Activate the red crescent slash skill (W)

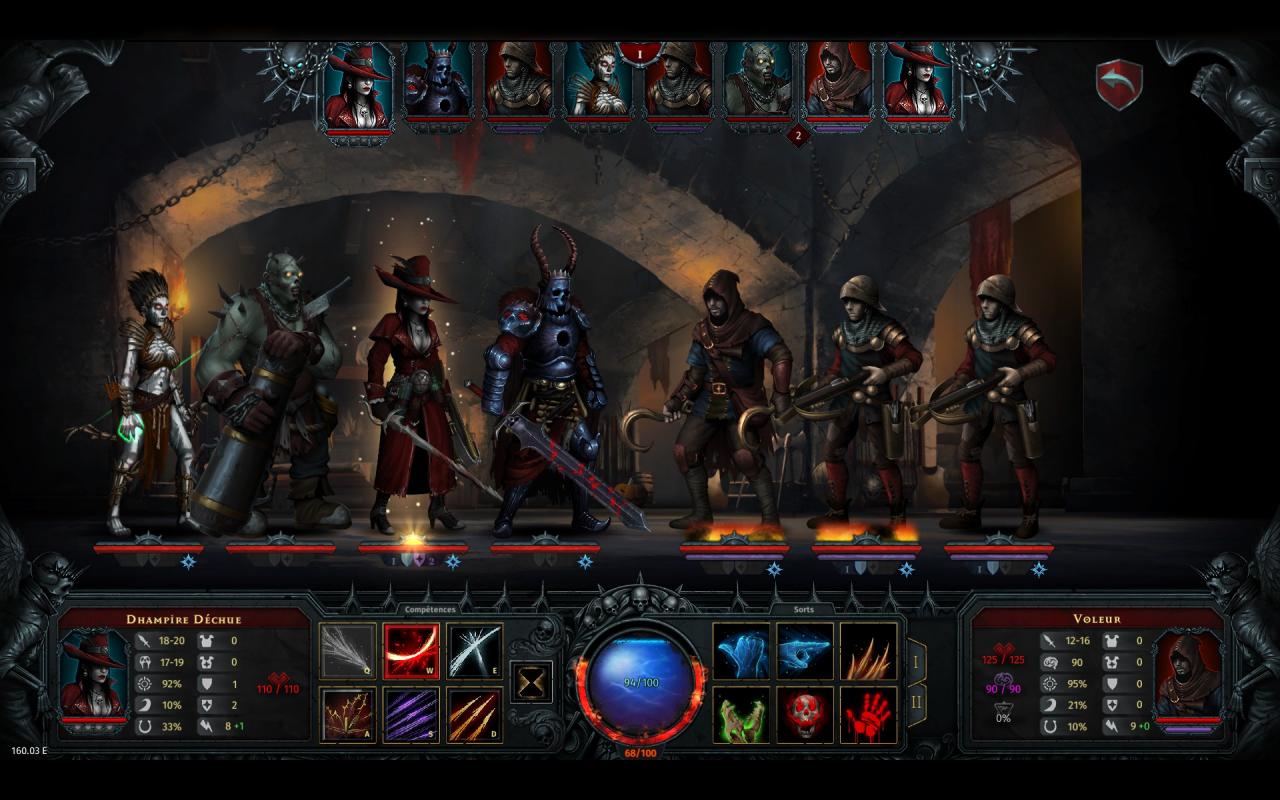click(412, 651)
